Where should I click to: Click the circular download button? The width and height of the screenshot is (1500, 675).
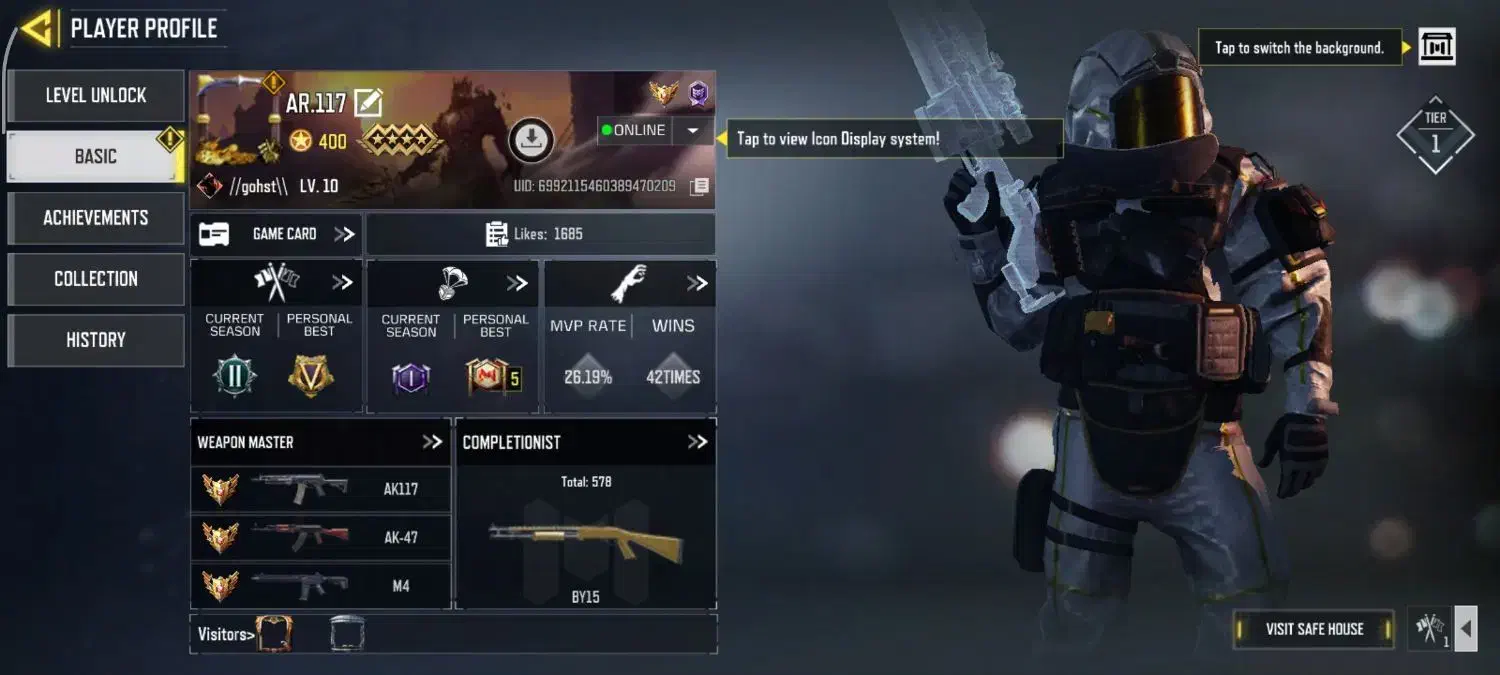531,140
